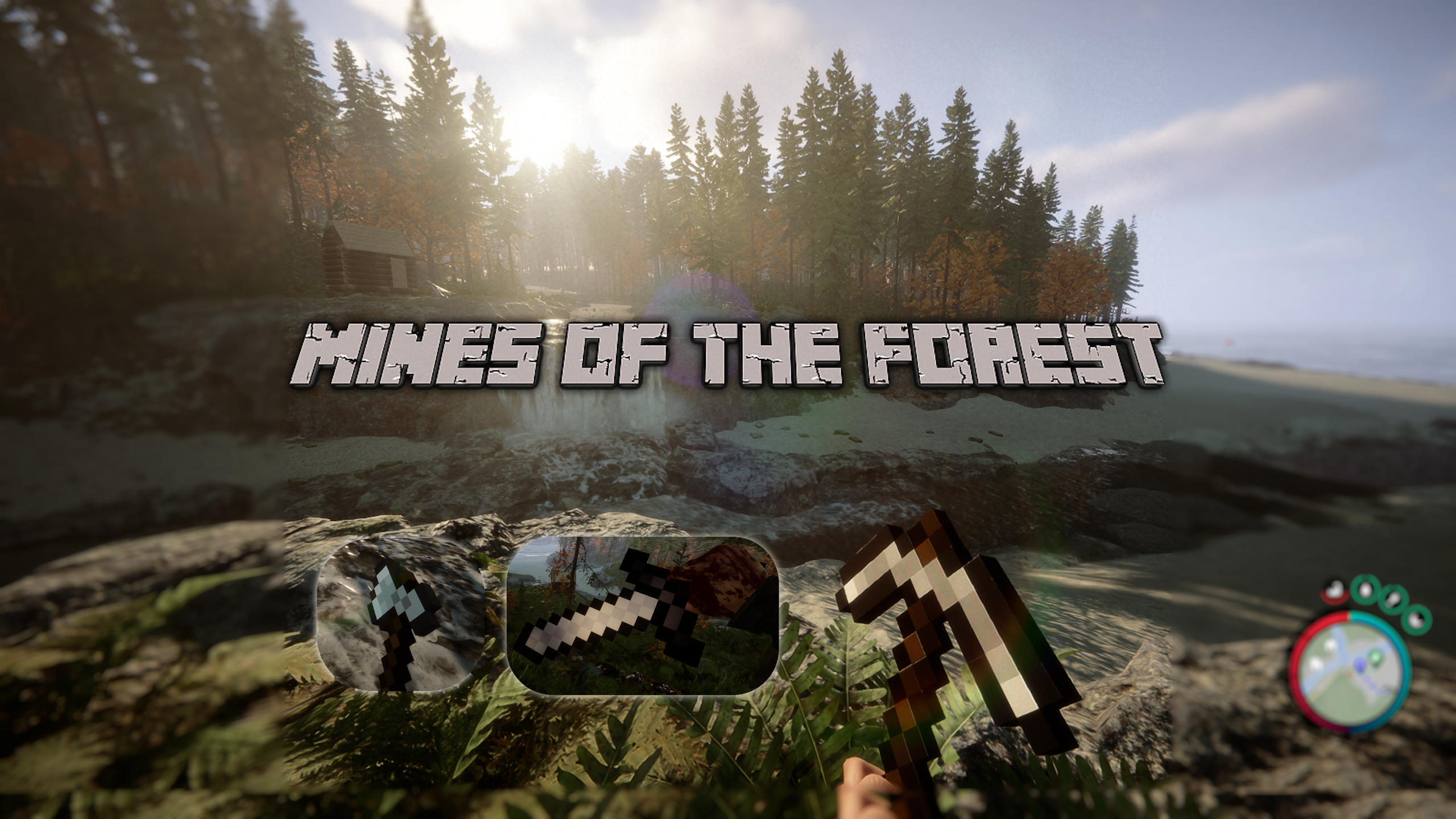Click the green hydration status icon

(1365, 590)
